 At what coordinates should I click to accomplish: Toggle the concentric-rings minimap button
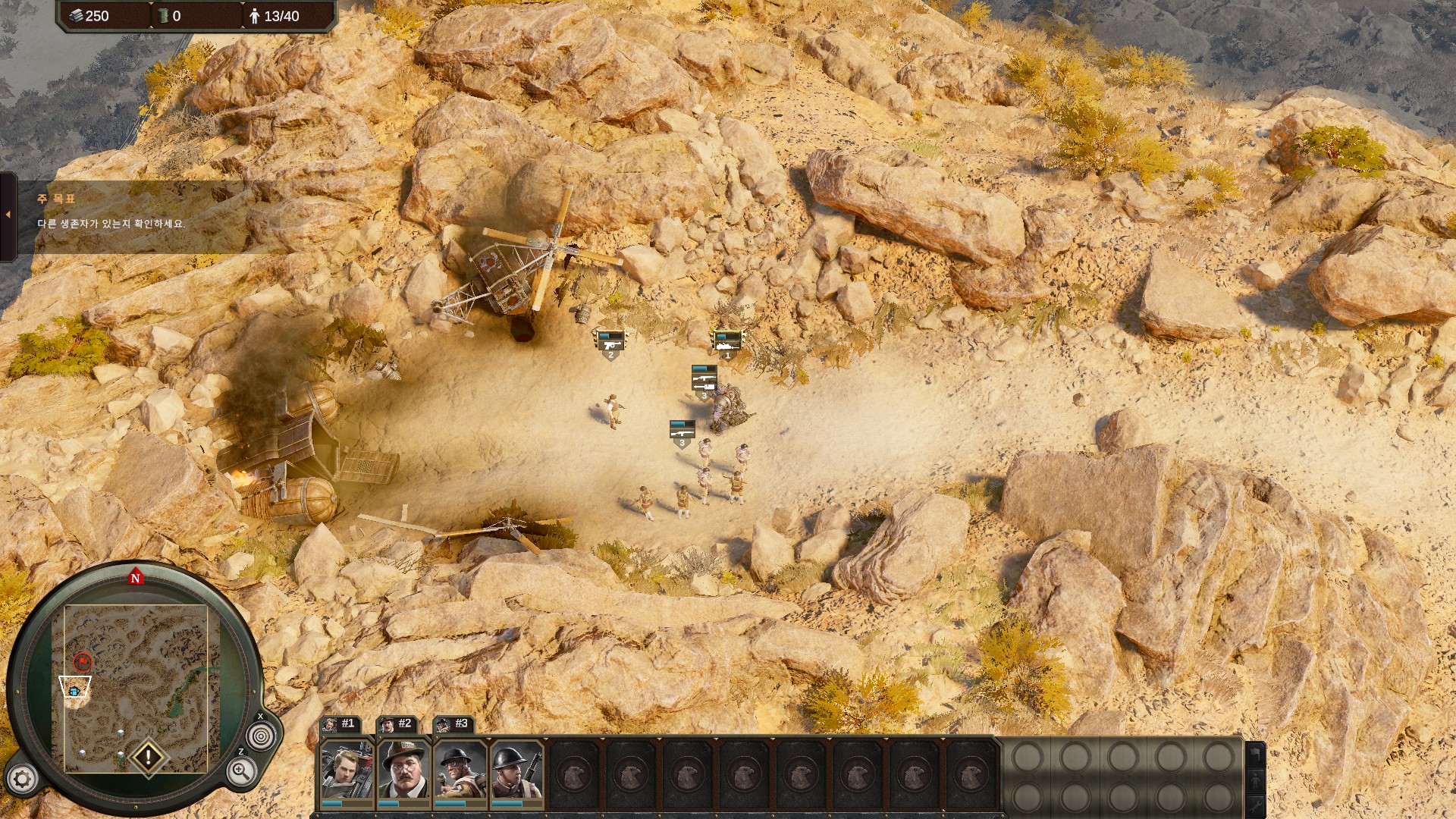[x=261, y=736]
